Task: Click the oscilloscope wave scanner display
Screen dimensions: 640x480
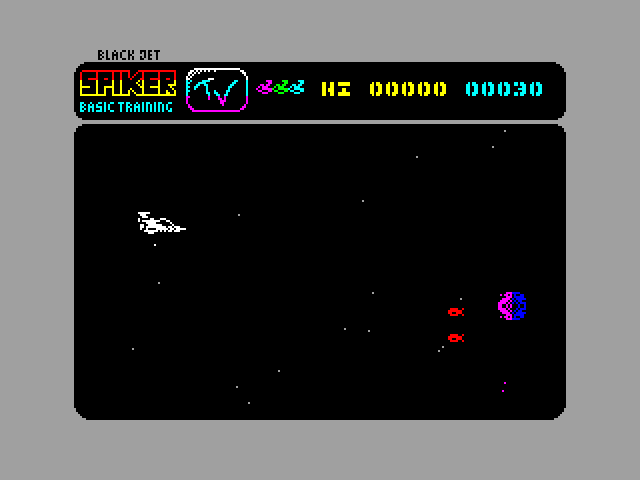Action: [x=216, y=91]
